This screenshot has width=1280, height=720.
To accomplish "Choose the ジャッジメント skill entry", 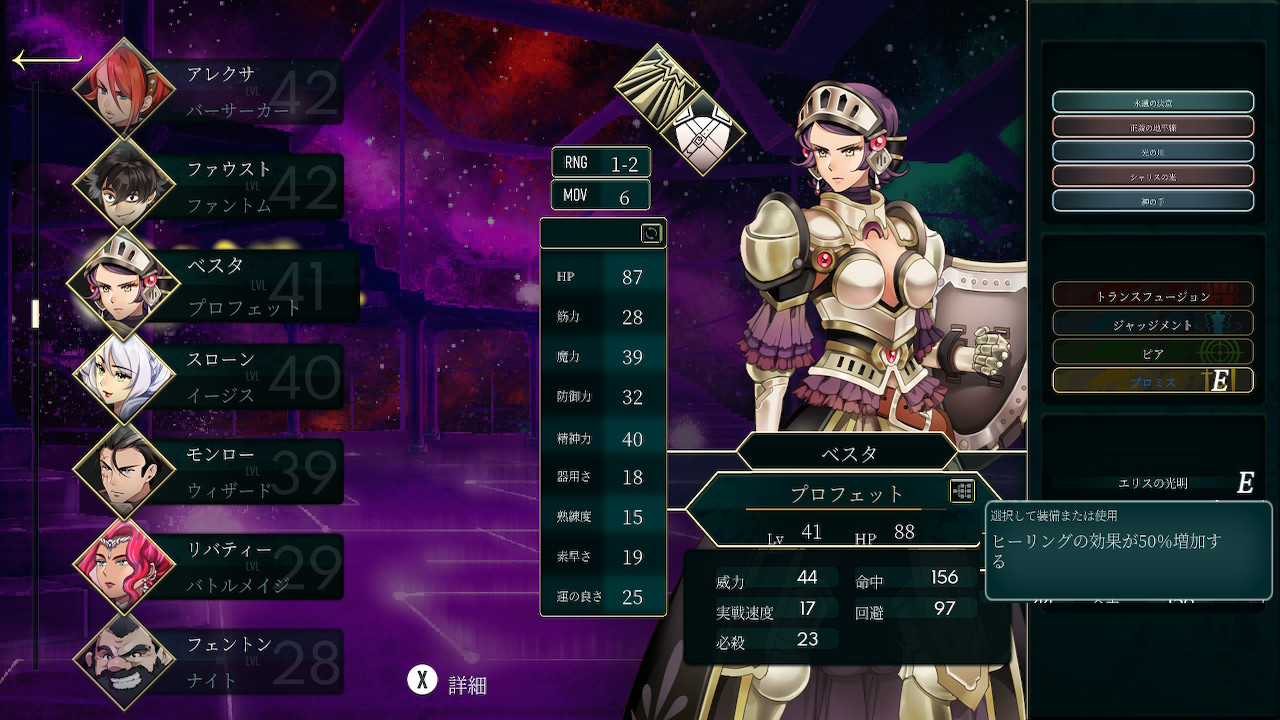I will point(1152,324).
